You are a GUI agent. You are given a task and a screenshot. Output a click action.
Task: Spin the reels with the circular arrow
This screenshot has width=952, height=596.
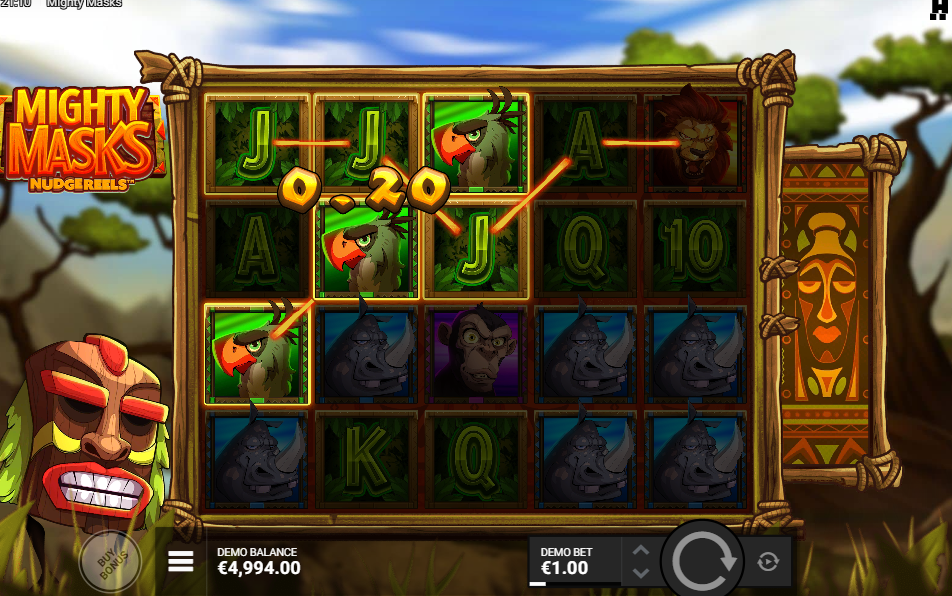[x=707, y=561]
